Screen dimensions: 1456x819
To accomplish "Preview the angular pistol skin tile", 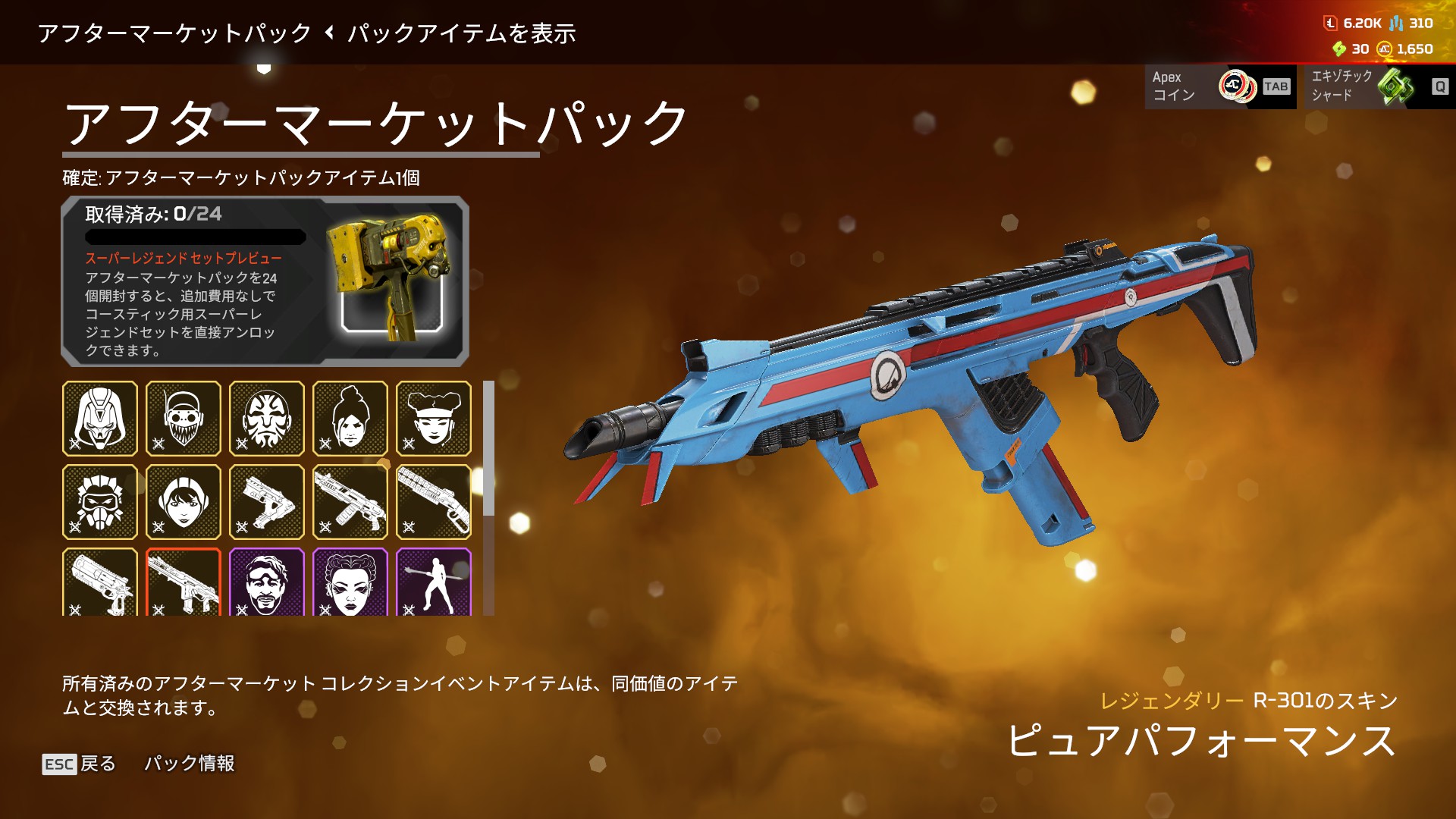I will 267,502.
